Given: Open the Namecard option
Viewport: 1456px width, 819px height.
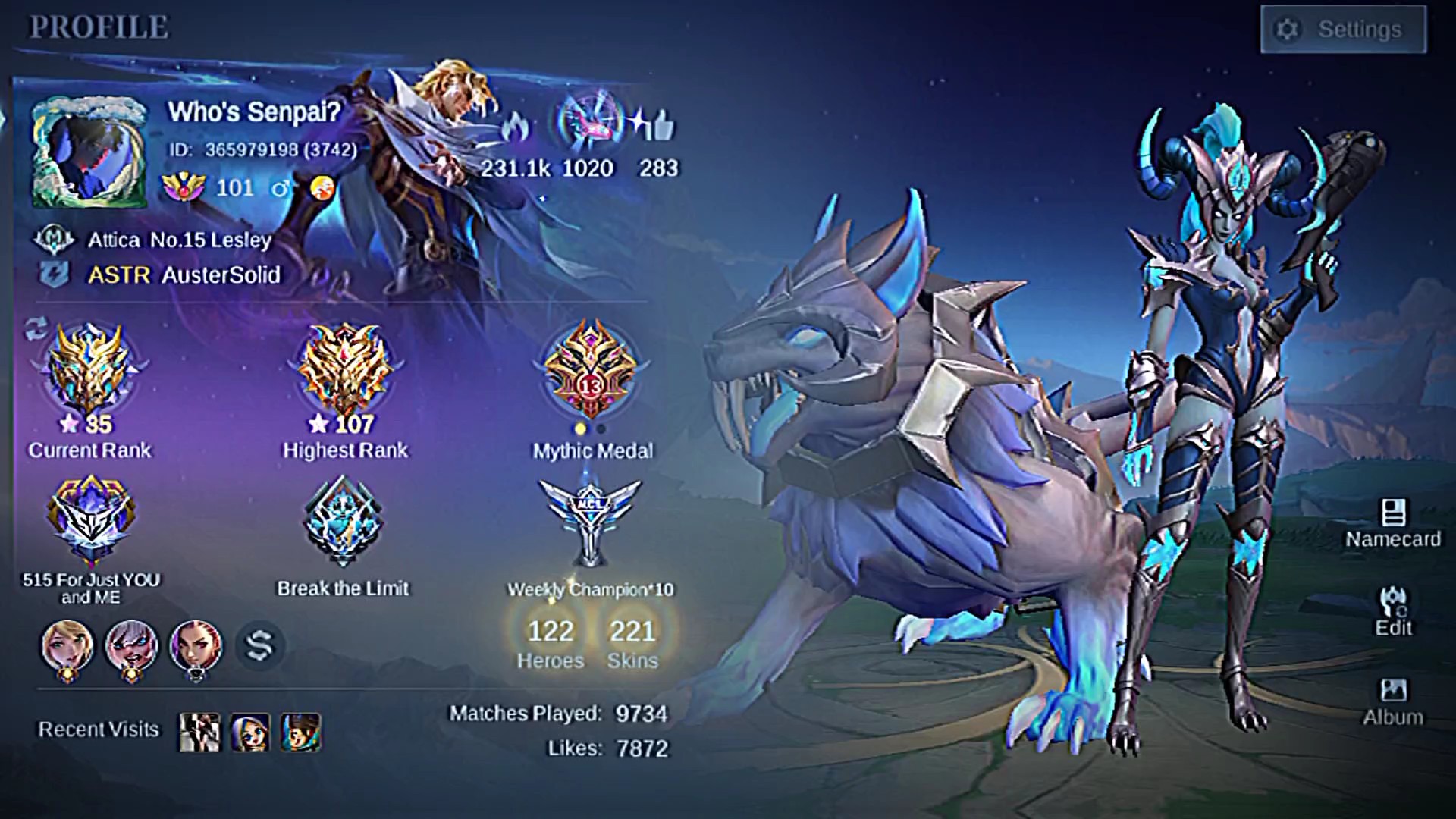Looking at the screenshot, I should (x=1393, y=523).
